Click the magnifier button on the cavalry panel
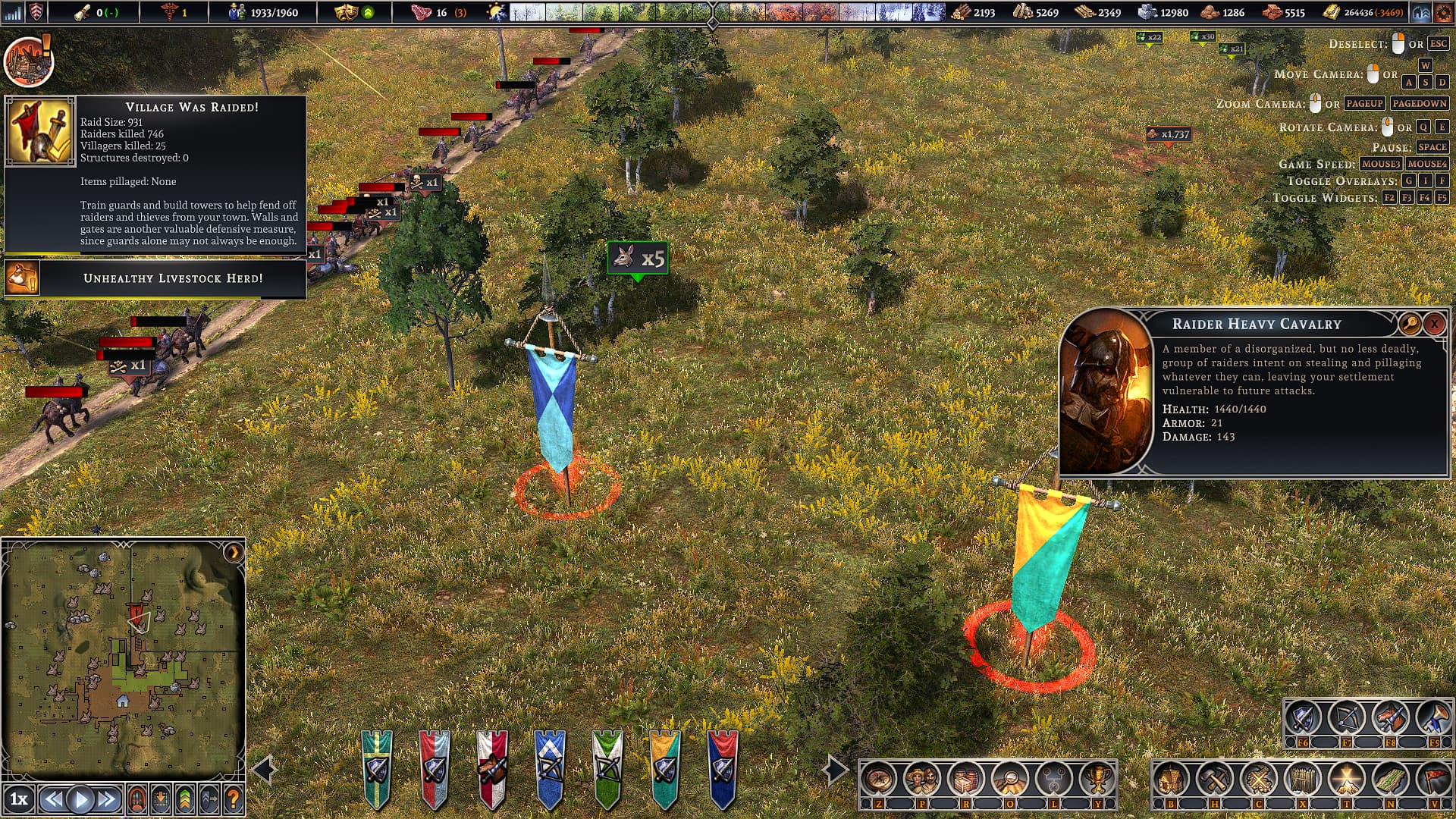The width and height of the screenshot is (1456, 819). (x=1409, y=324)
